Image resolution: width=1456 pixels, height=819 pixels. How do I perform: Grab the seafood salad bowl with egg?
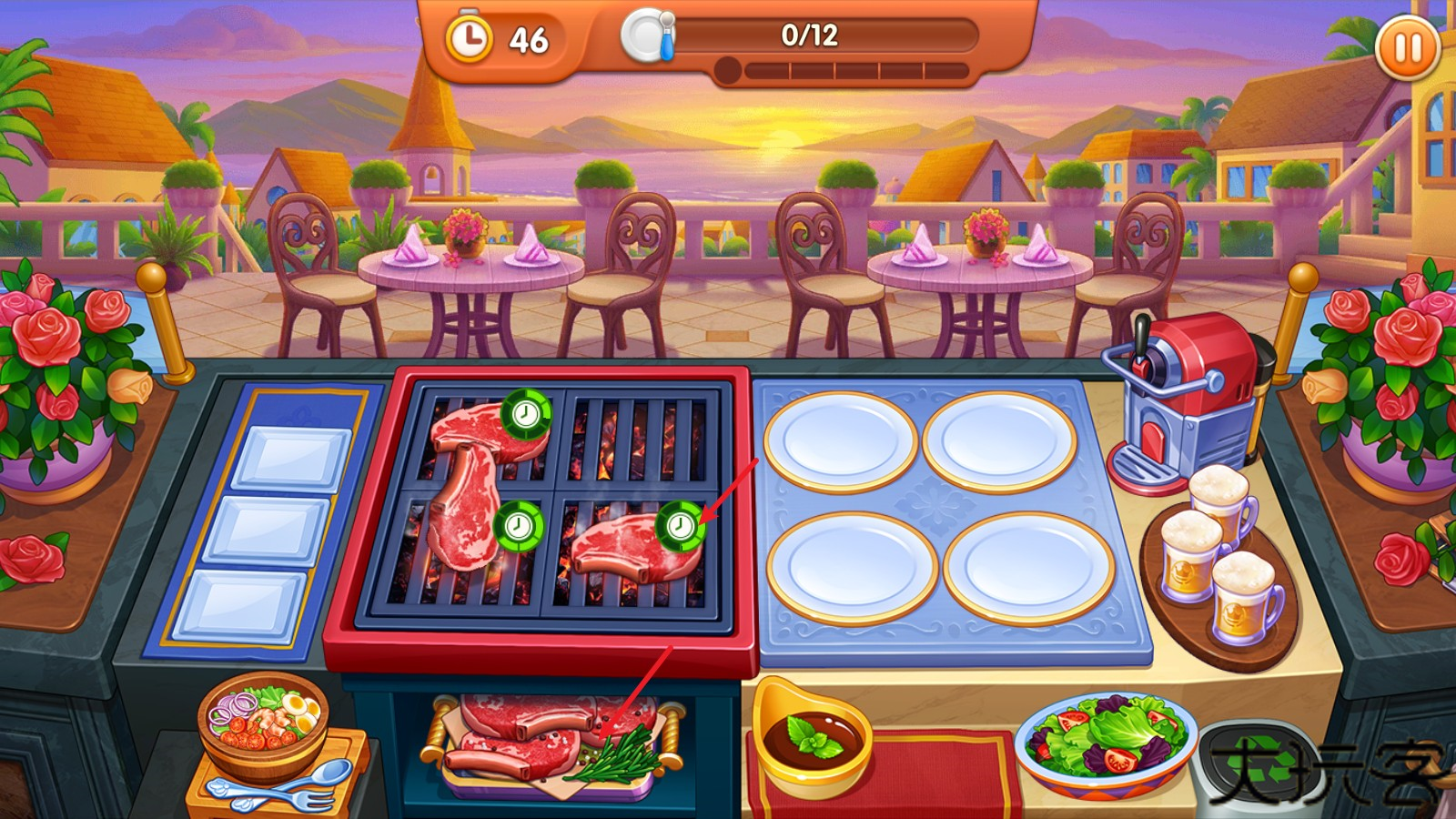pos(262,722)
